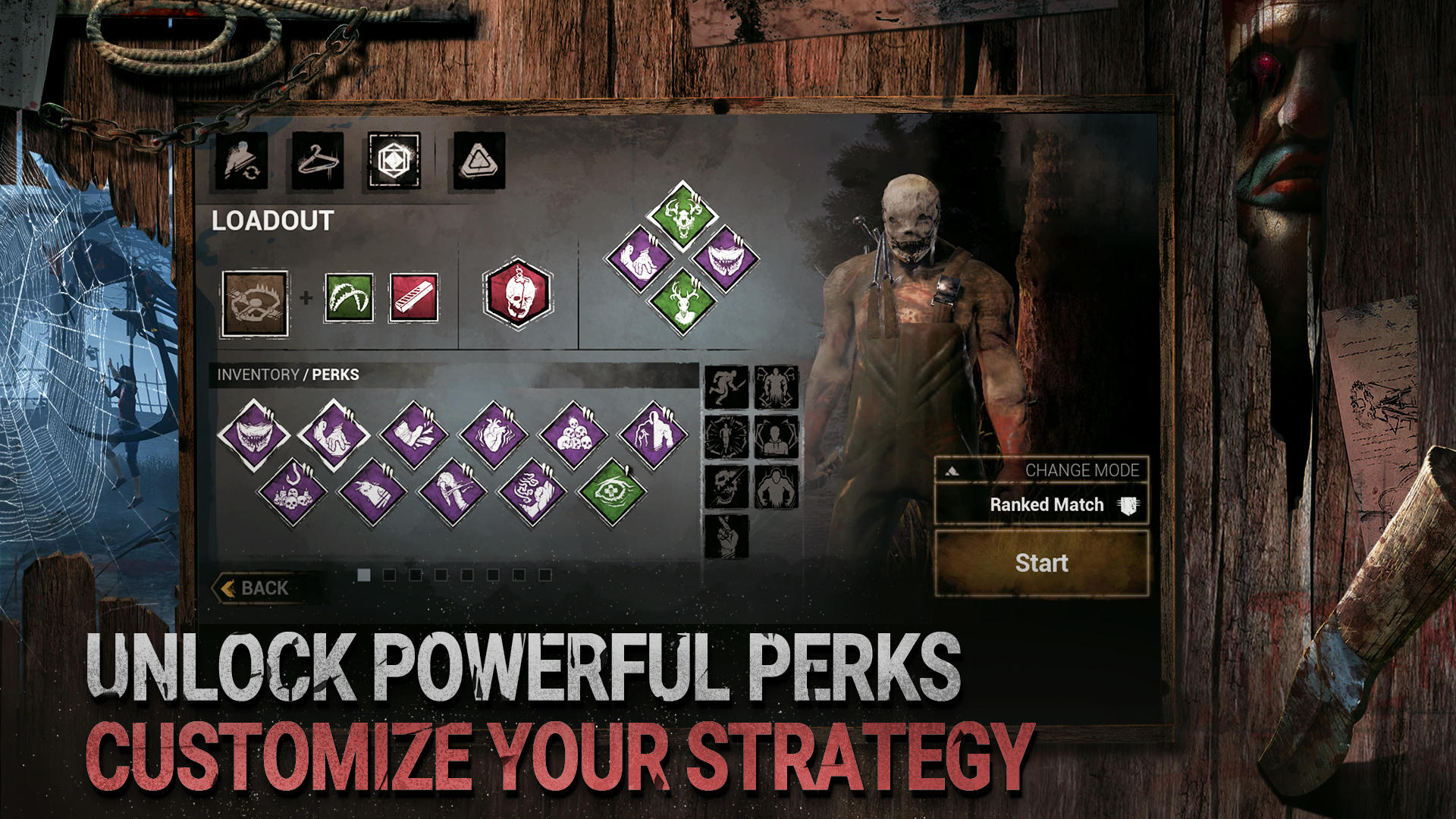Screen dimensions: 1456x819
Task: Open the clothing hanger customization tab
Action: coord(319,163)
